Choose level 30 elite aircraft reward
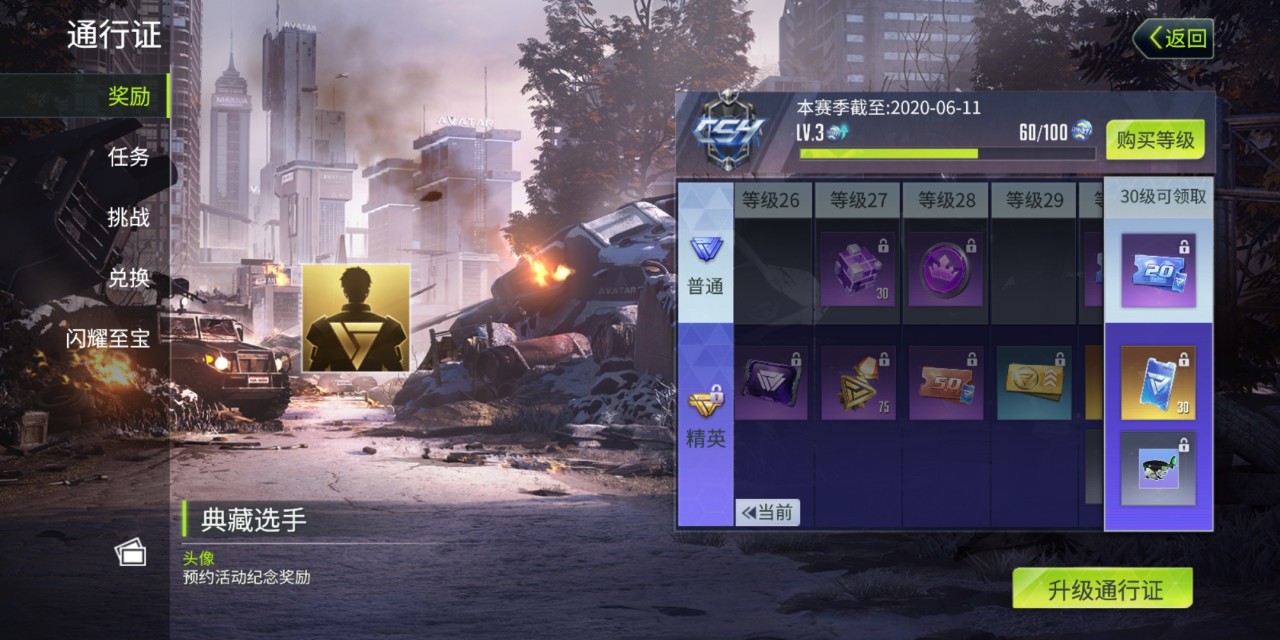Image resolution: width=1280 pixels, height=640 pixels. [1158, 468]
